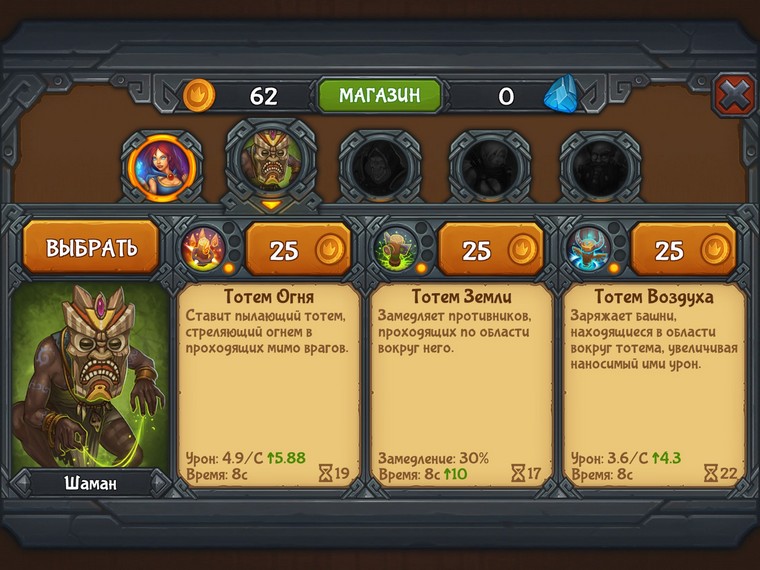This screenshot has height=570, width=760.
Task: Click the Air Totem ability icon
Action: click(588, 247)
